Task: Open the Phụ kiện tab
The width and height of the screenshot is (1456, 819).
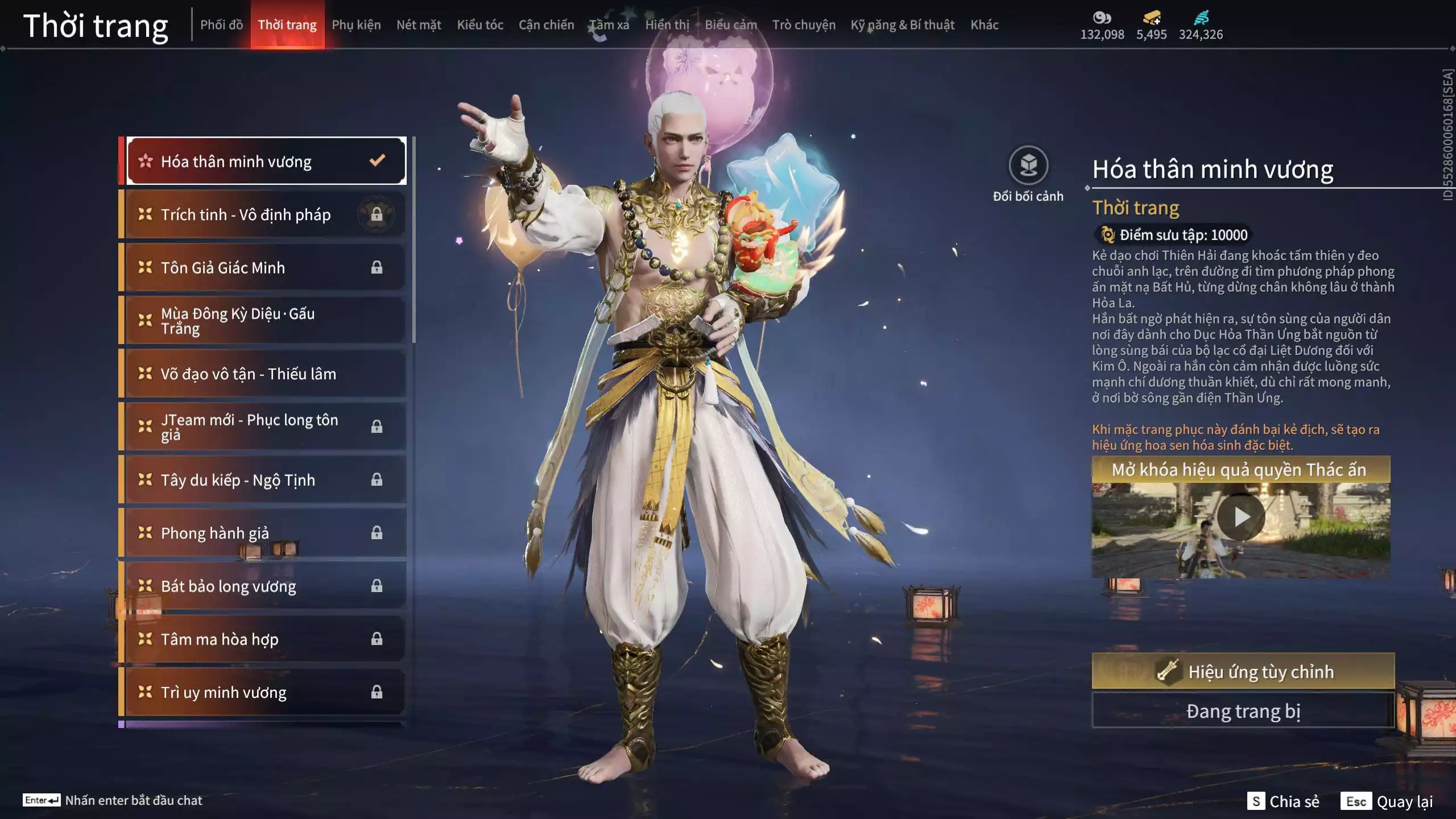Action: click(356, 25)
